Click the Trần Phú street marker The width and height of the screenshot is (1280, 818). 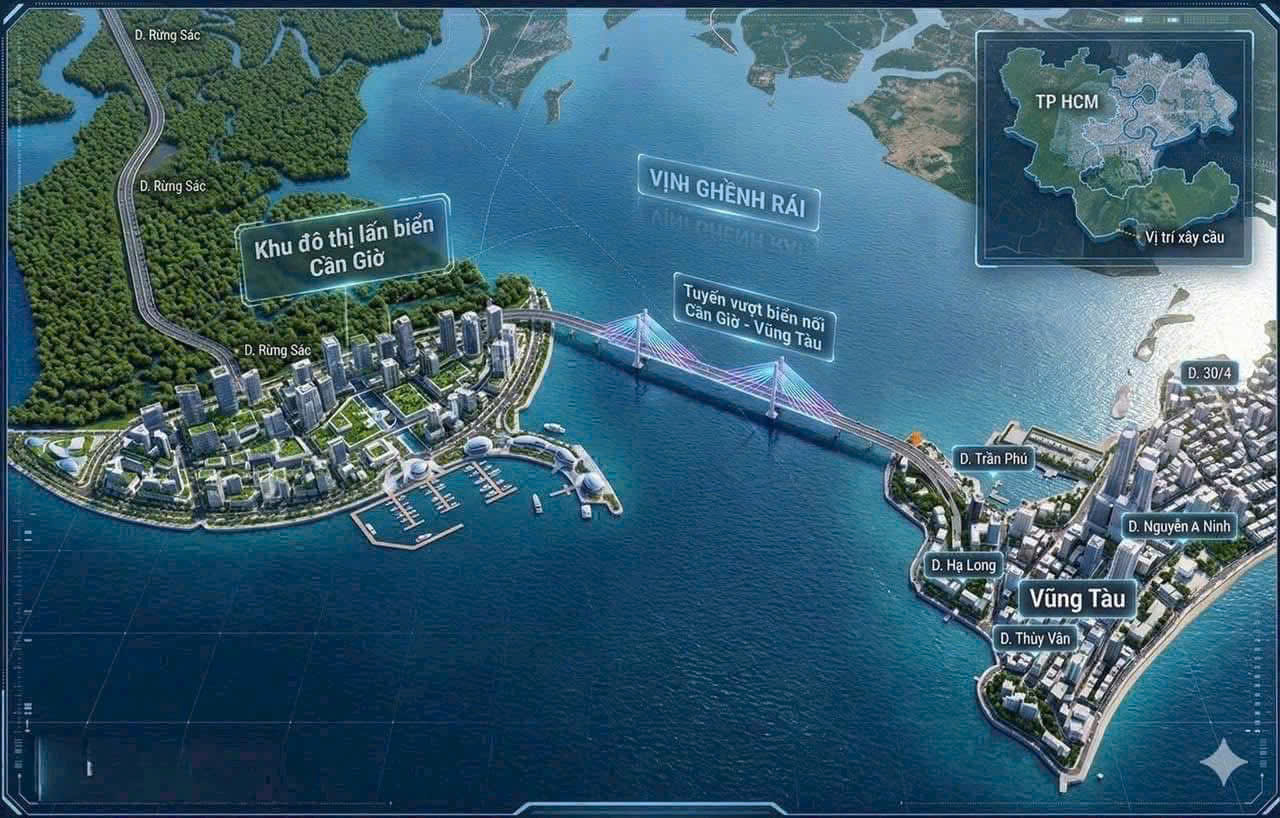tap(994, 459)
